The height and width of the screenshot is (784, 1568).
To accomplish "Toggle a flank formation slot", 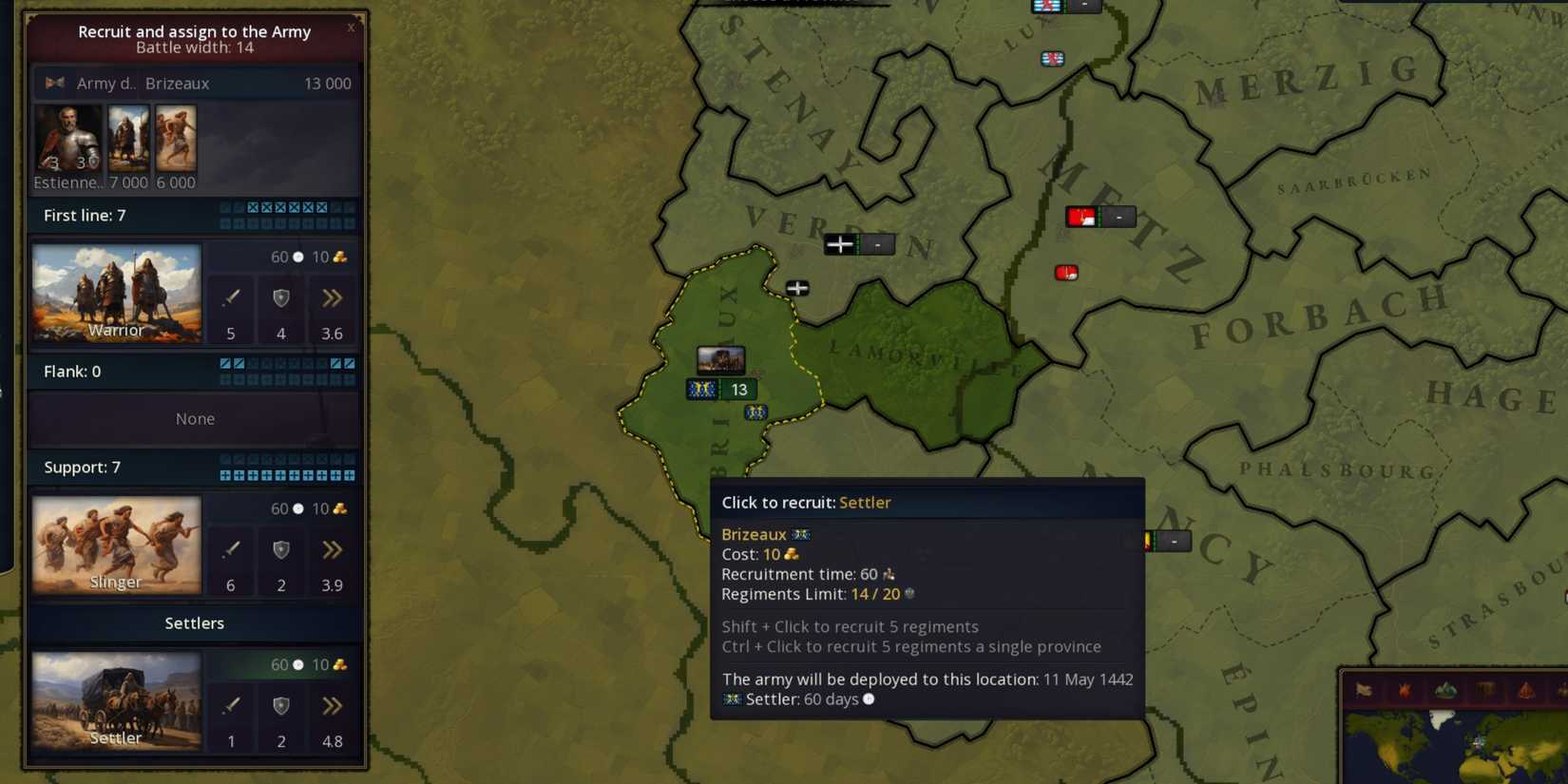I will 224,363.
